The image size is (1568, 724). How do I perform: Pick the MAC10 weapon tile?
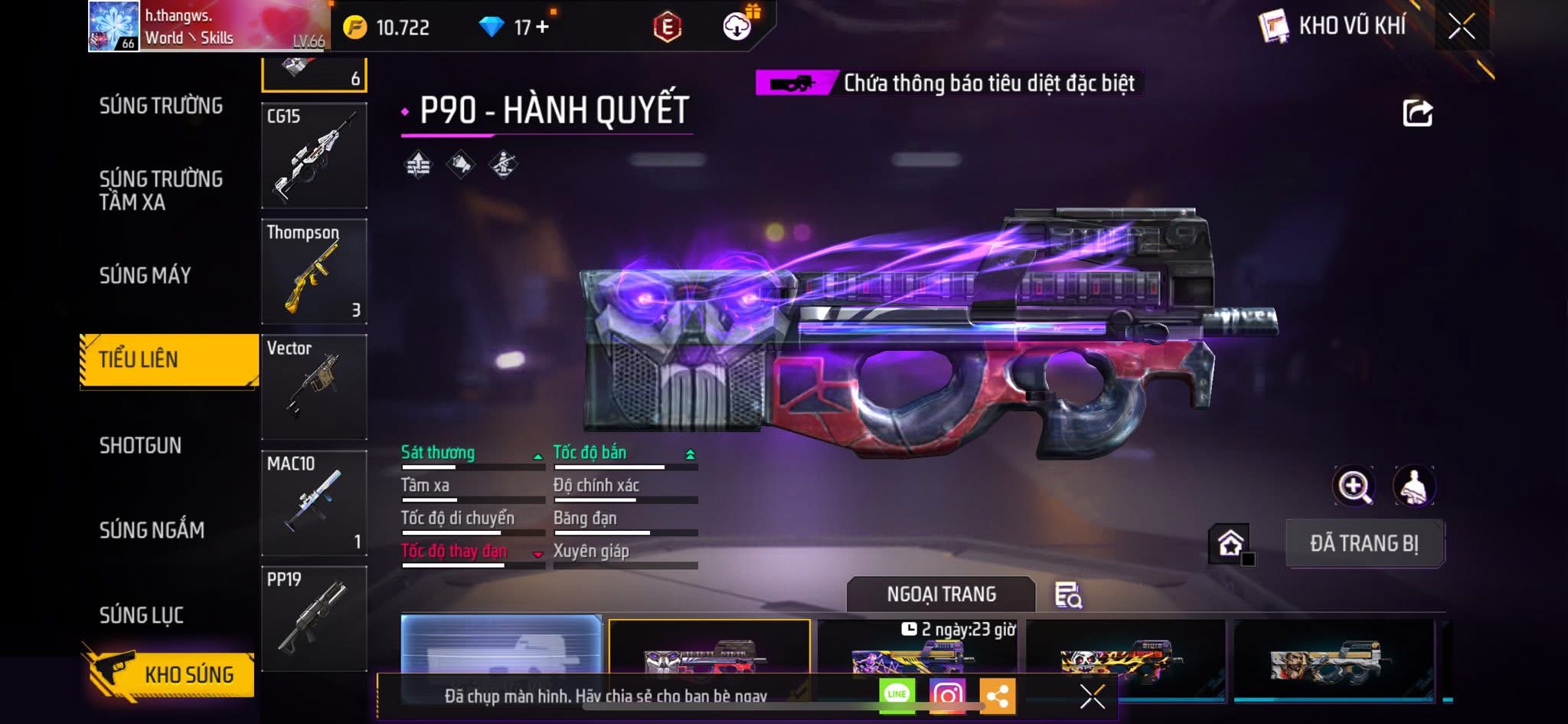[x=314, y=503]
